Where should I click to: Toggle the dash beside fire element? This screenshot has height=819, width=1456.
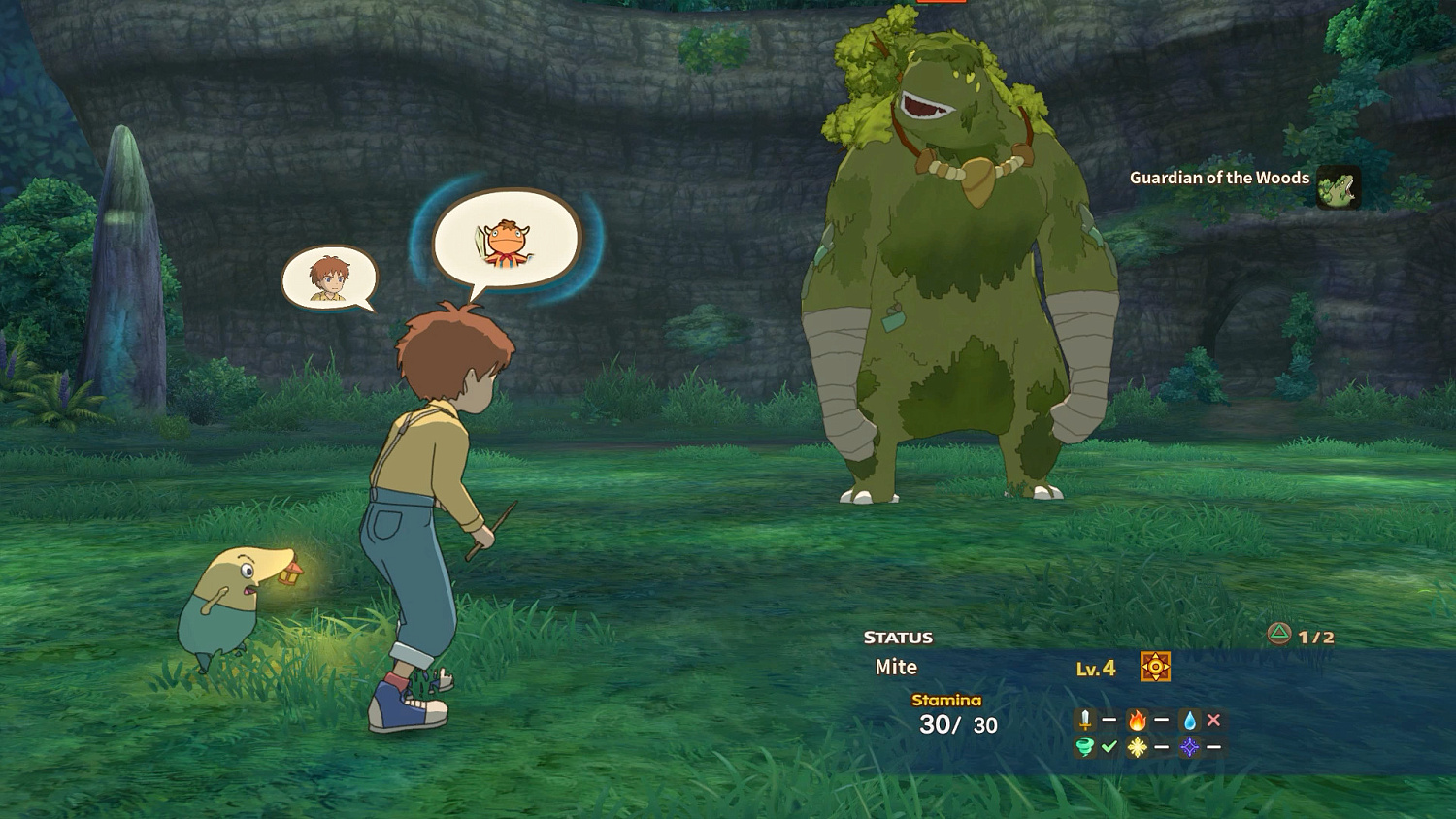tap(1161, 719)
